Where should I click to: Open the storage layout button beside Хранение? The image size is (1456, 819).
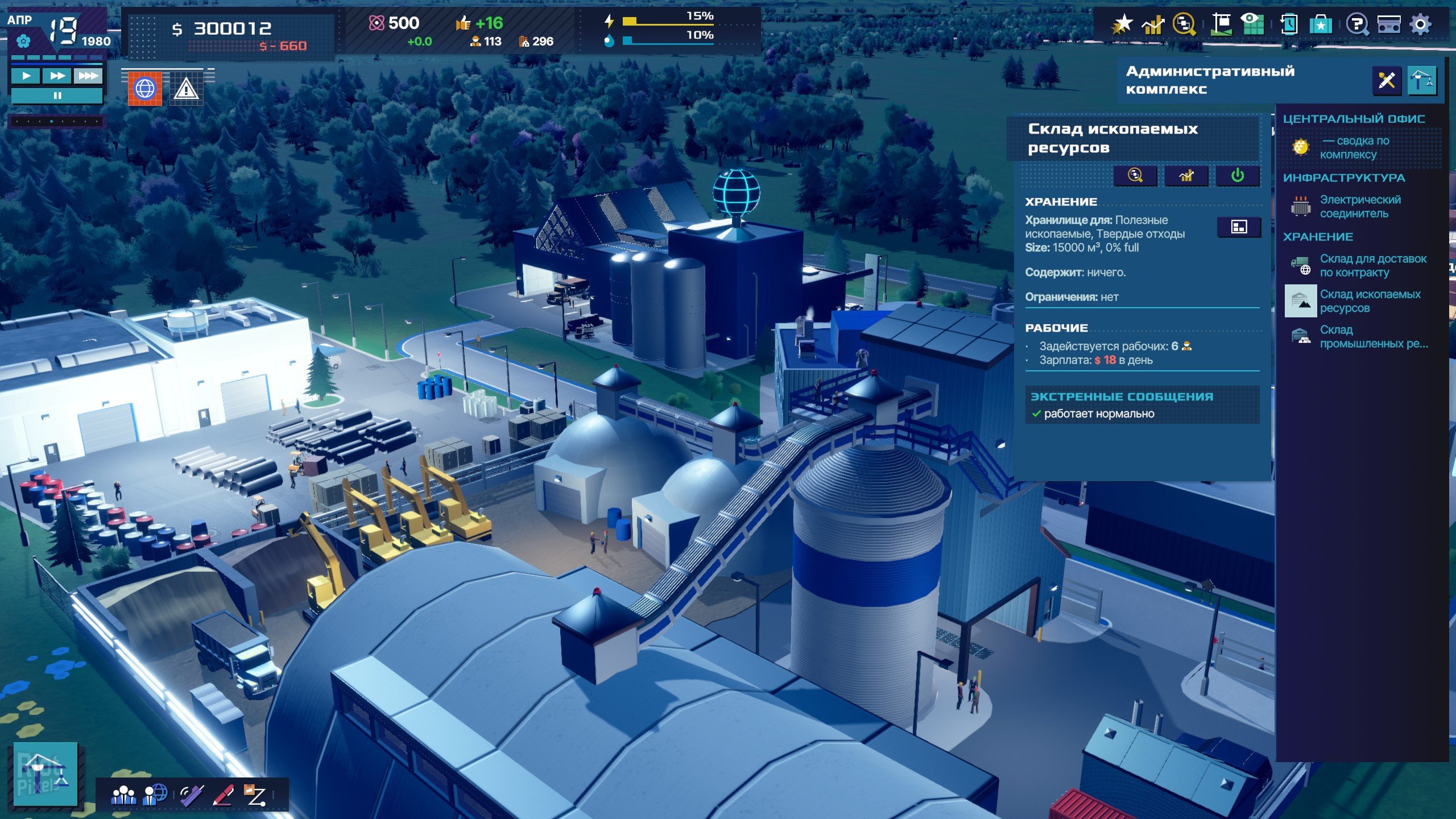tap(1238, 227)
